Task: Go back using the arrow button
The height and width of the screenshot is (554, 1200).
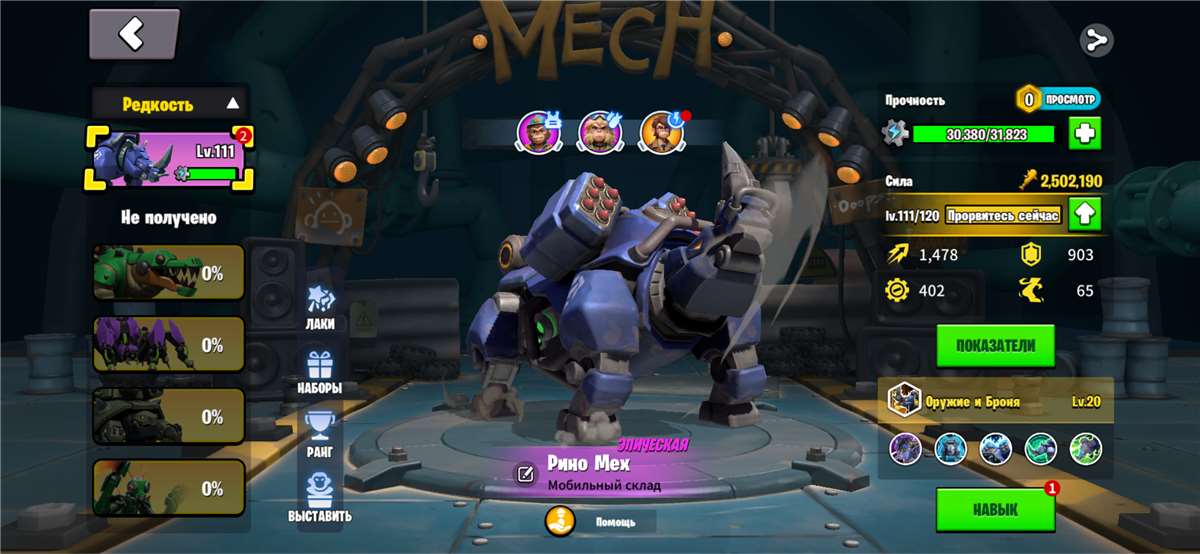Action: [134, 35]
